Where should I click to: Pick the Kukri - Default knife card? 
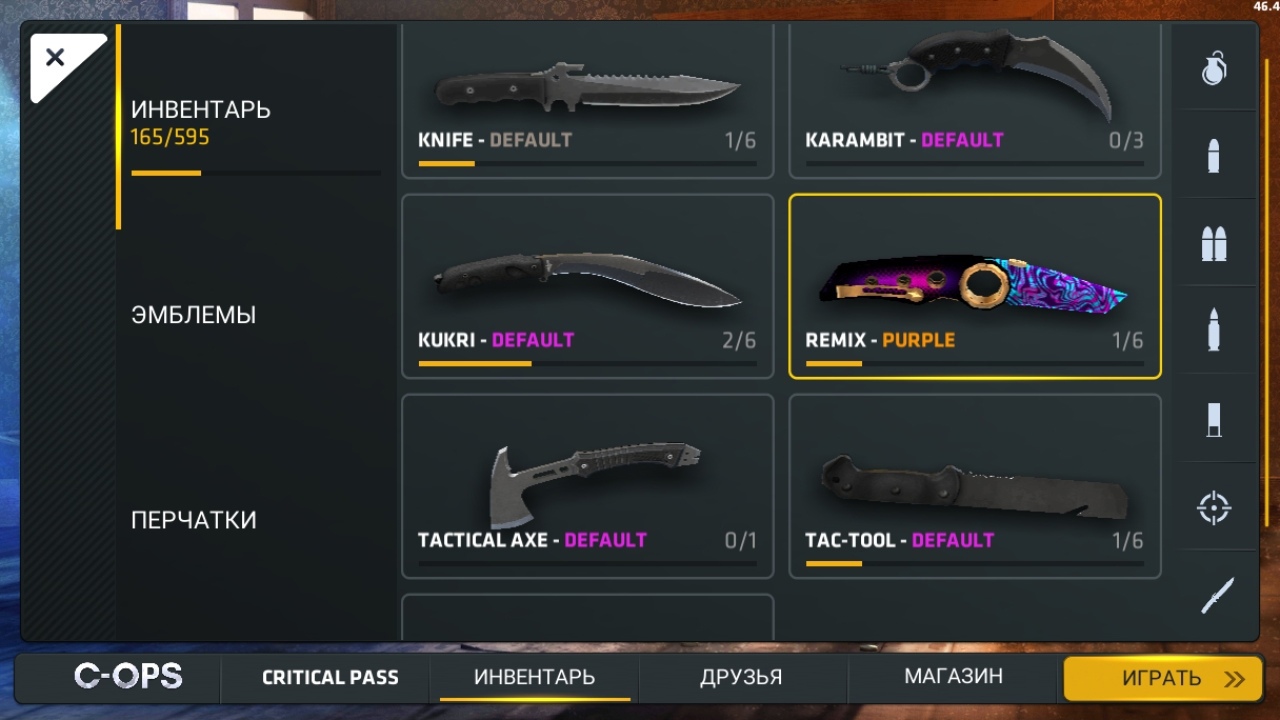587,287
